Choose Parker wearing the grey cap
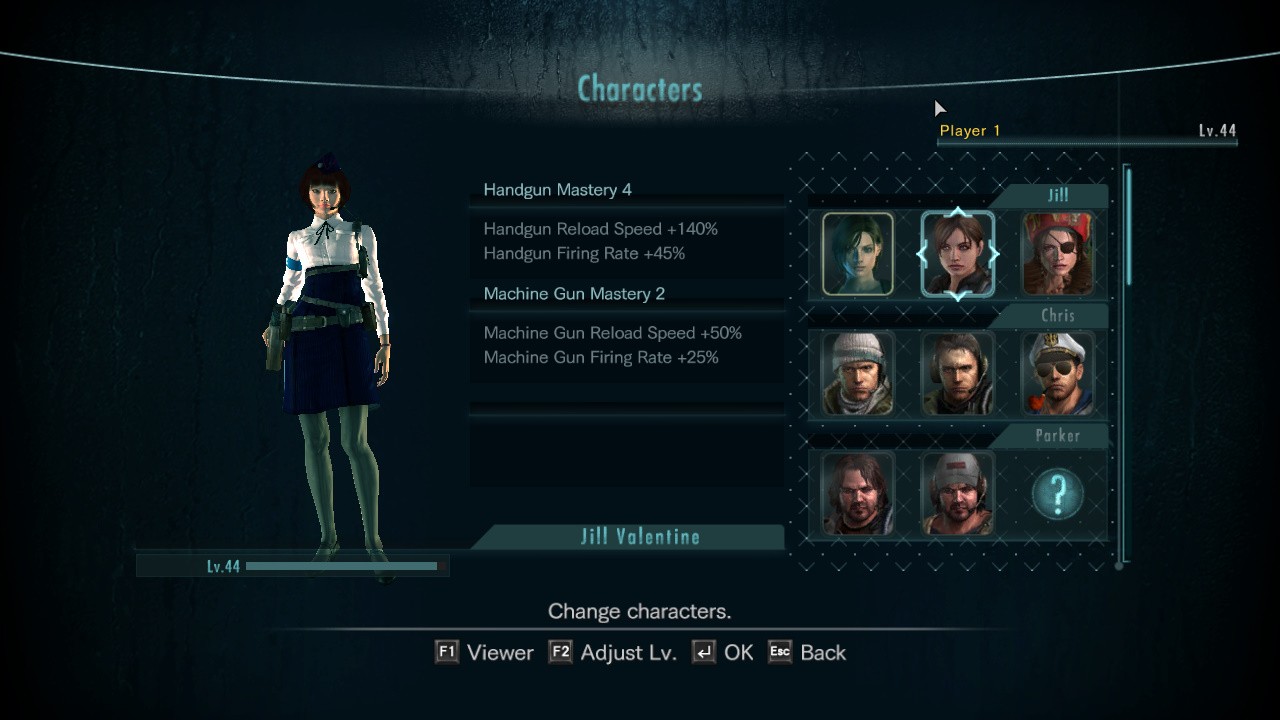Image resolution: width=1280 pixels, height=720 pixels. [957, 494]
